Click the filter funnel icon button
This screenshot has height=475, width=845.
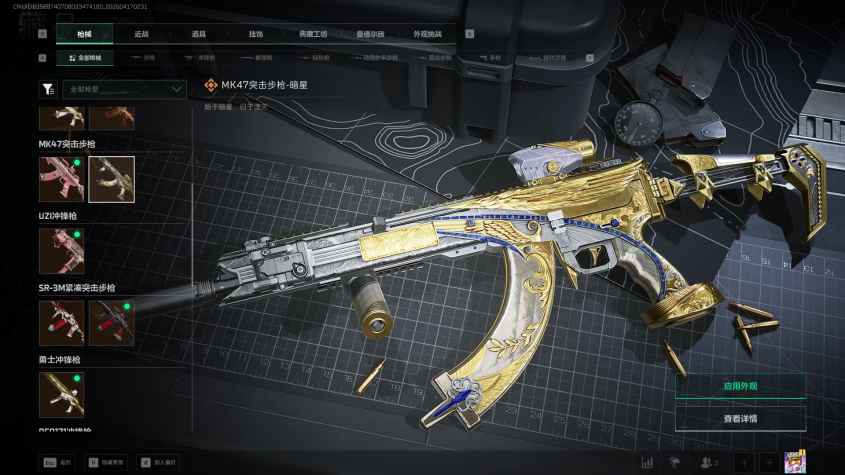click(48, 89)
